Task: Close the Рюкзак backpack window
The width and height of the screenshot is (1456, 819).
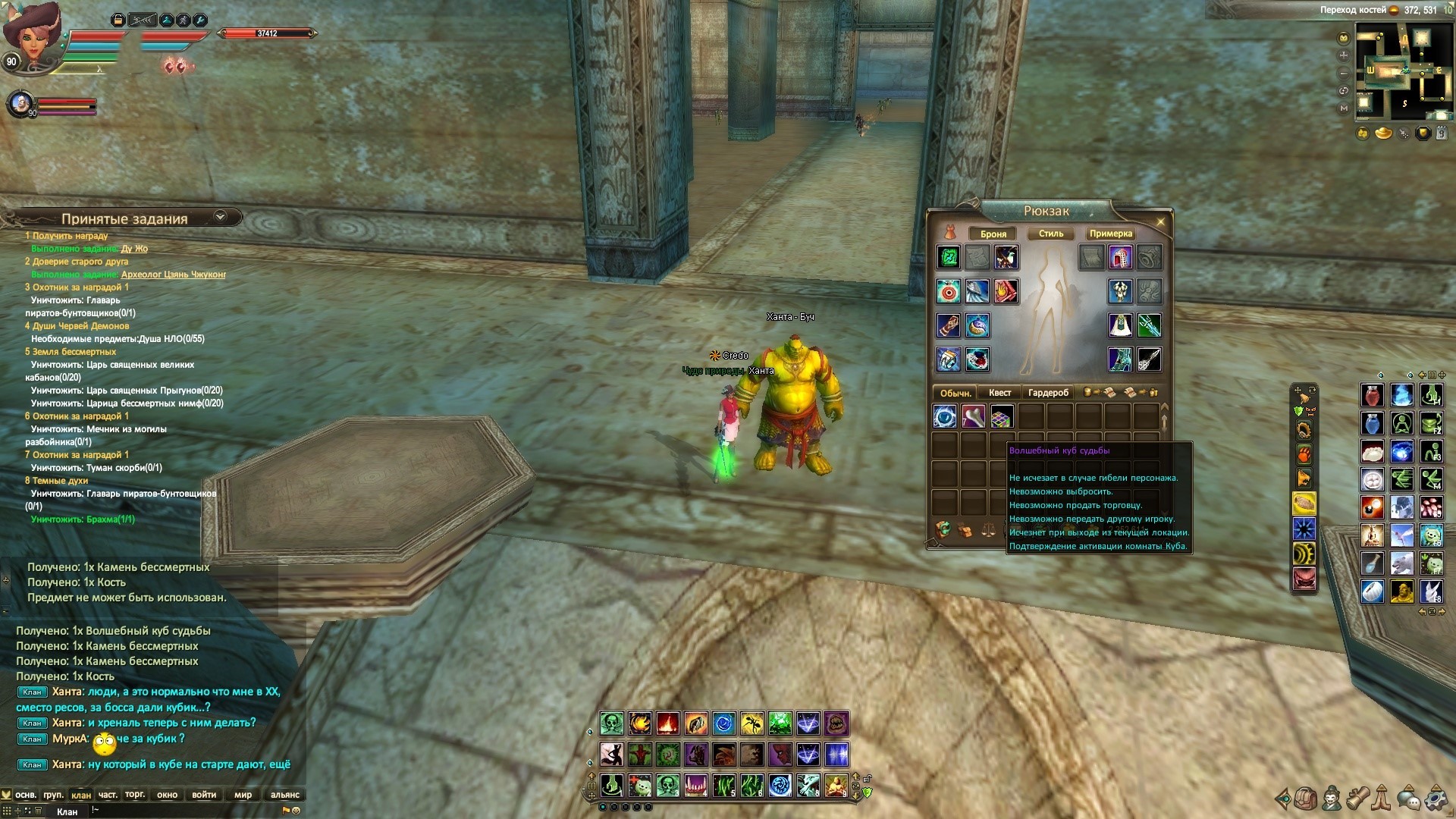Action: [1160, 221]
